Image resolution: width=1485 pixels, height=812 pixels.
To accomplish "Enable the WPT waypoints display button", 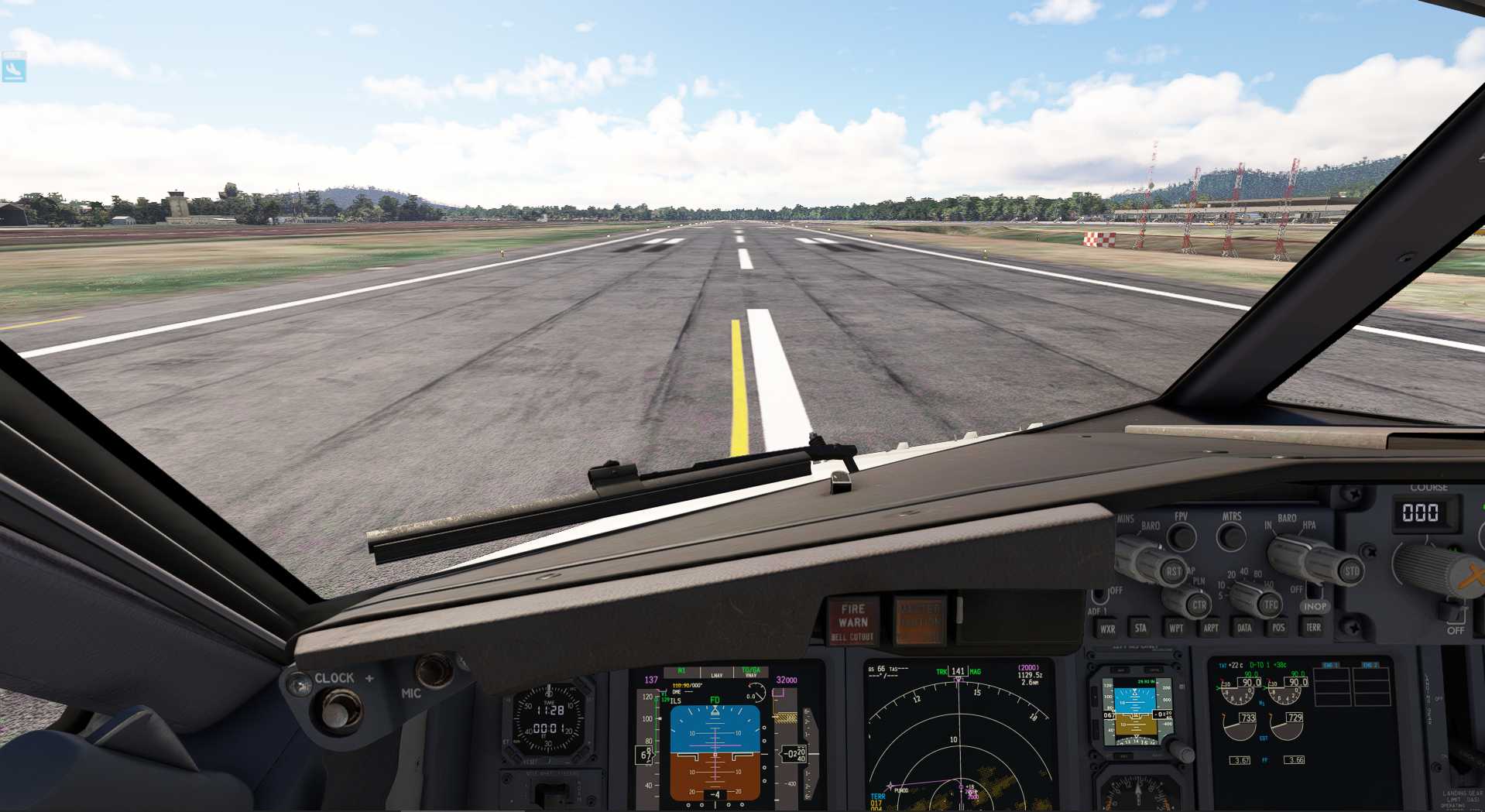I will [x=1176, y=628].
